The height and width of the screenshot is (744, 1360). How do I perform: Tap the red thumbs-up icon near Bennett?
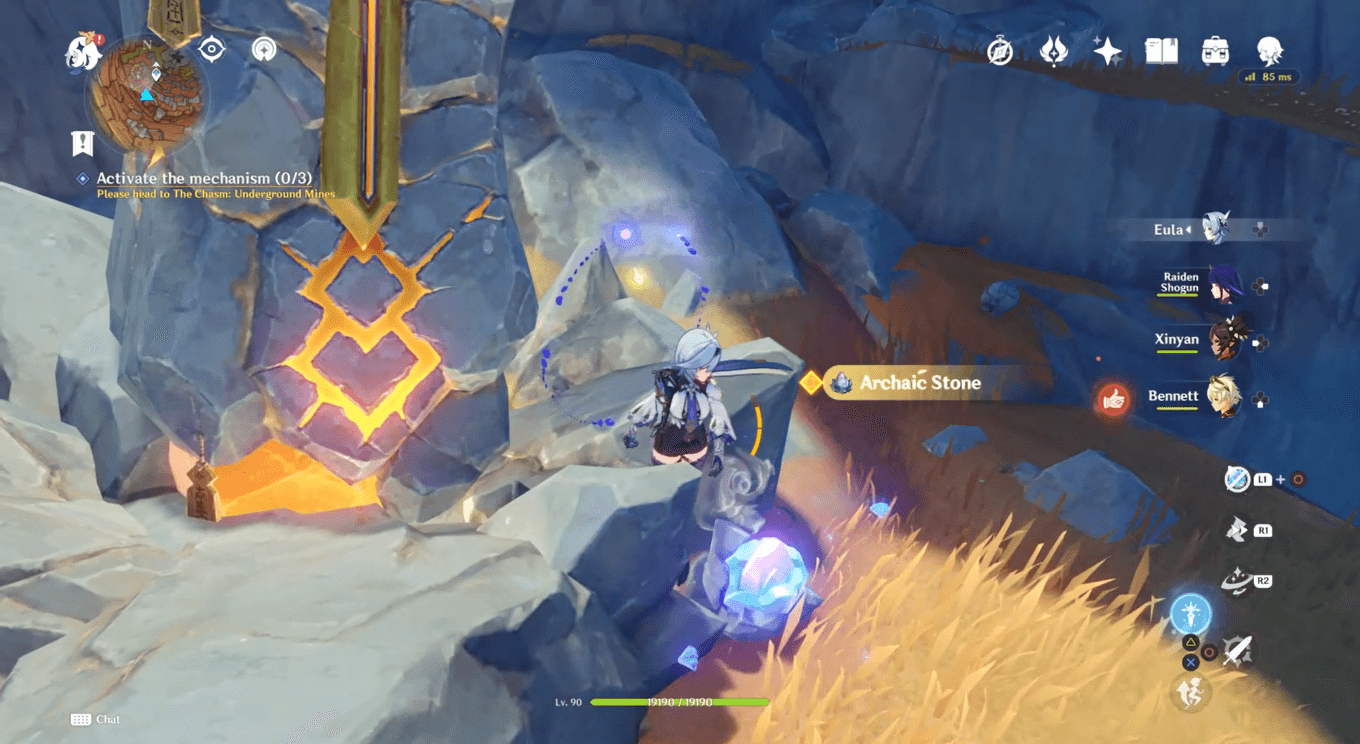pyautogui.click(x=1114, y=397)
